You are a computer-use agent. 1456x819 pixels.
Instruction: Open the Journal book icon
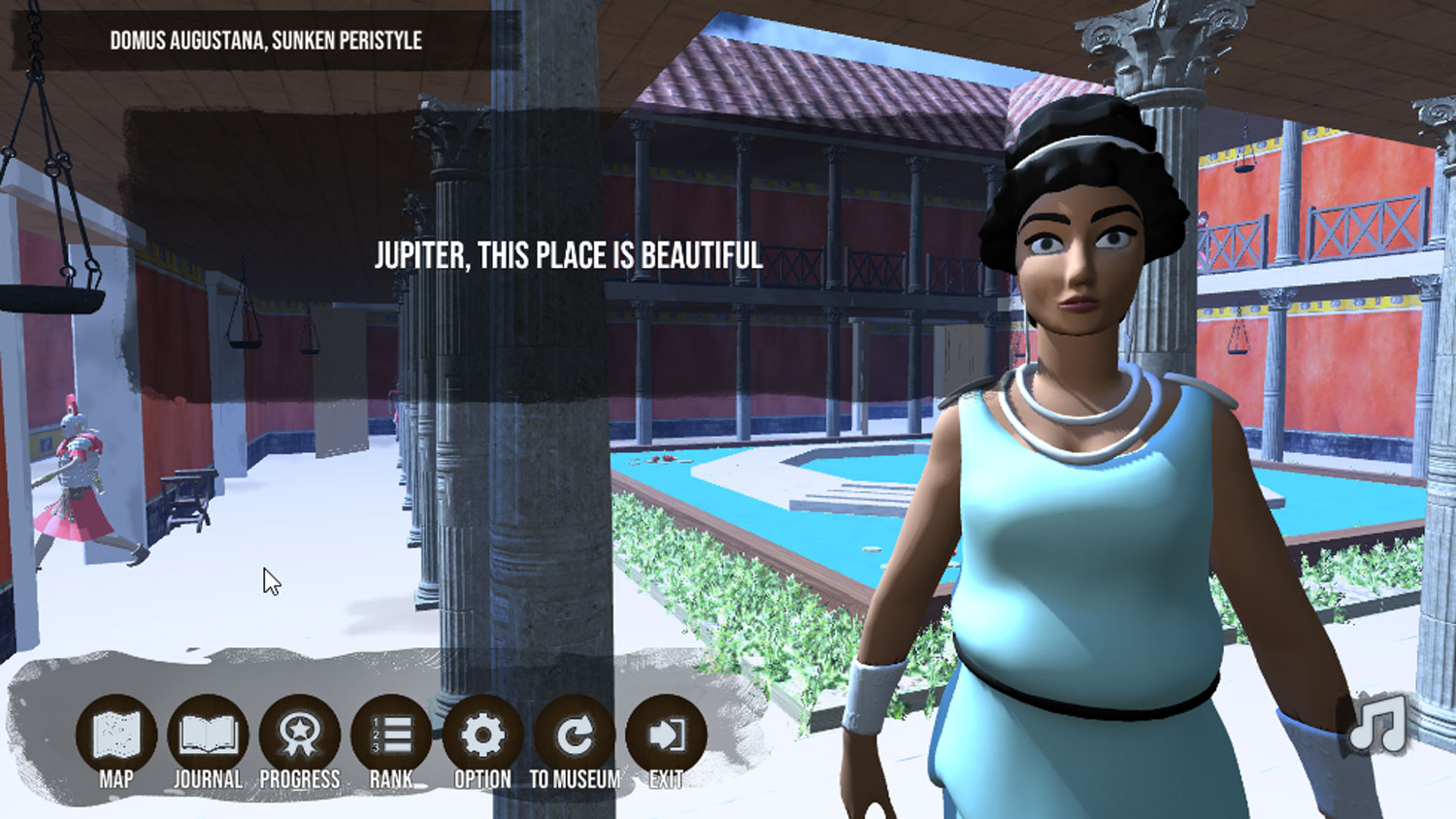point(208,736)
